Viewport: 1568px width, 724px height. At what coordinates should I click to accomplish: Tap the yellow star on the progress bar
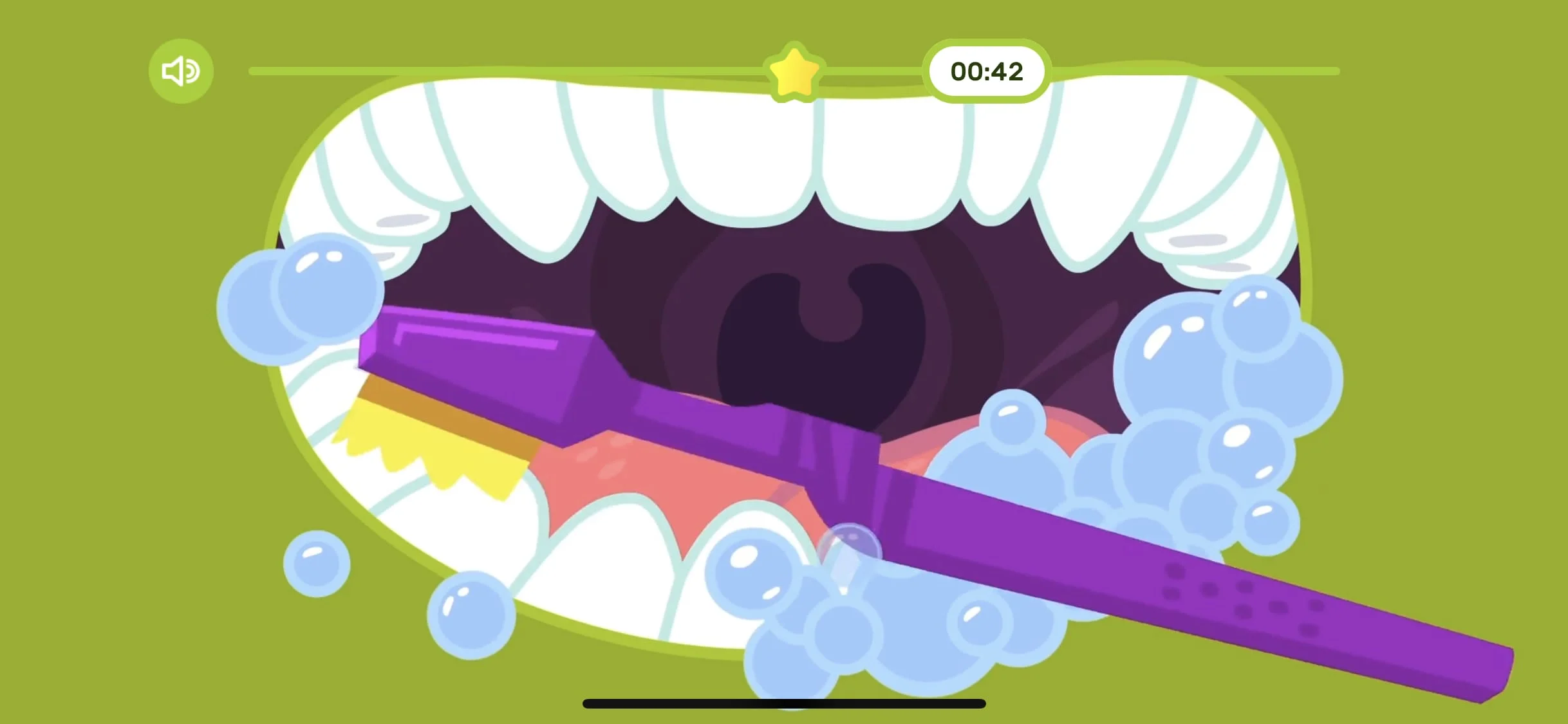[x=796, y=71]
